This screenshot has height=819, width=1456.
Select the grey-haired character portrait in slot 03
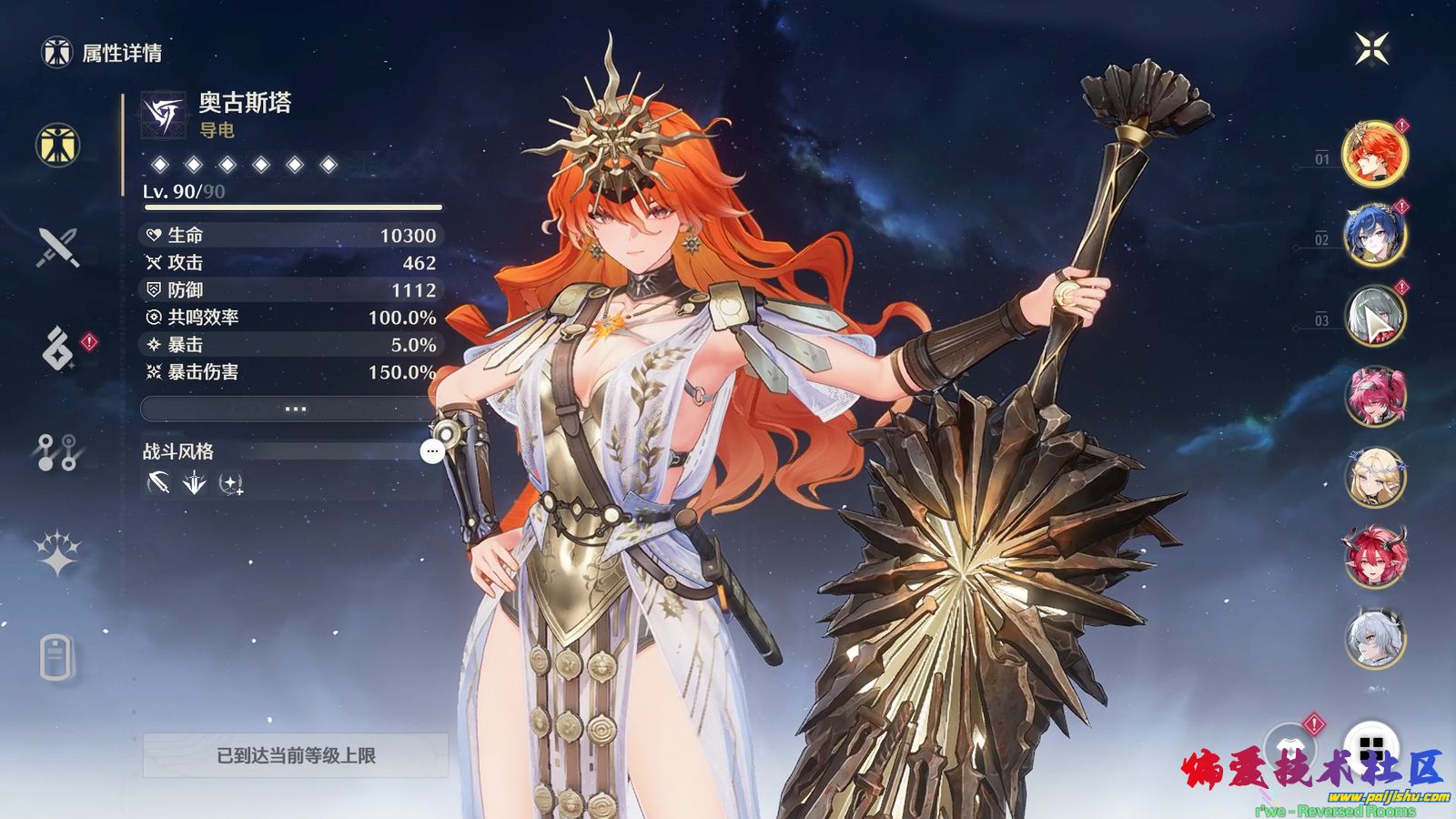[x=1374, y=316]
